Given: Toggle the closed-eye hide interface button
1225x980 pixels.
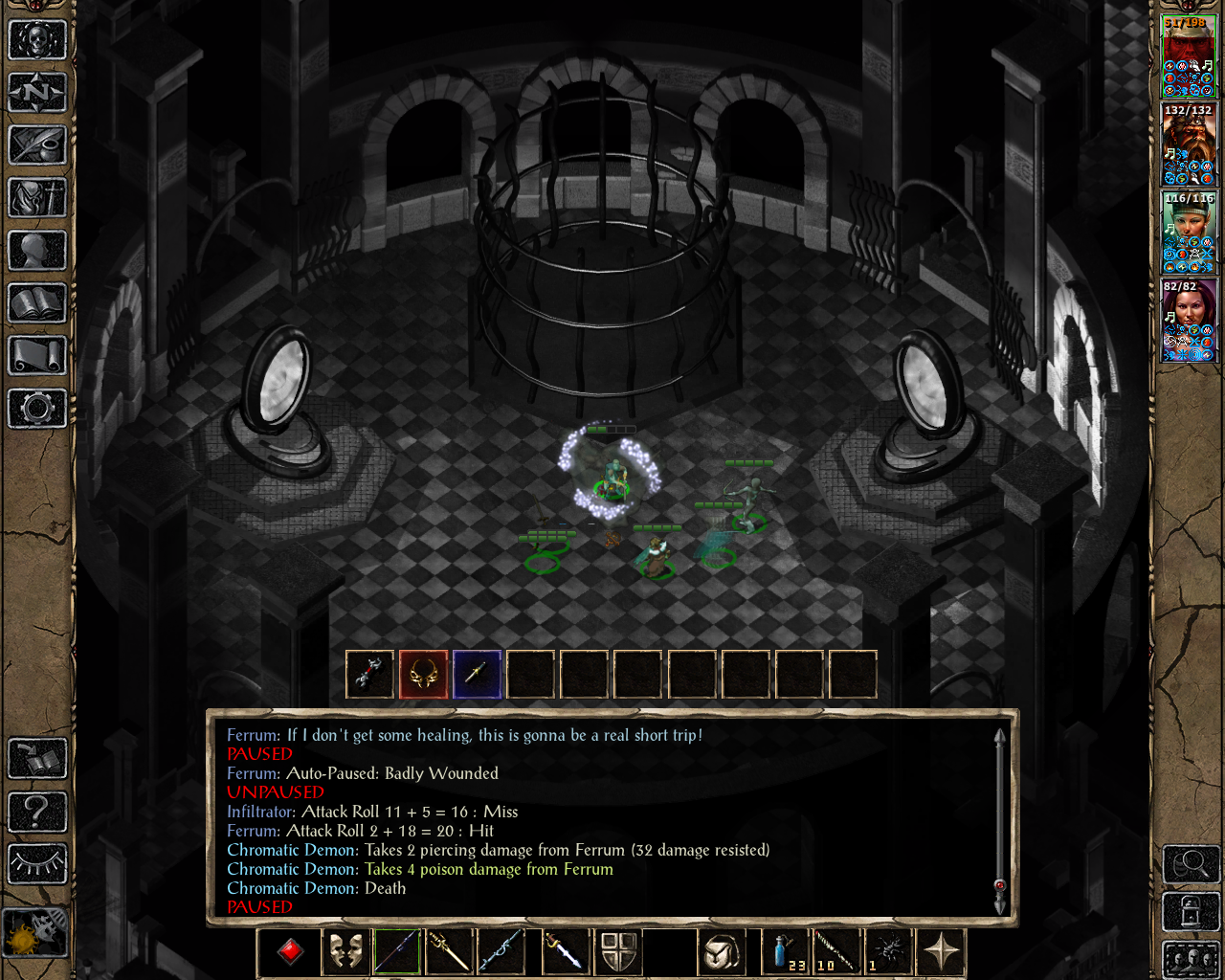Looking at the screenshot, I should click(x=37, y=863).
